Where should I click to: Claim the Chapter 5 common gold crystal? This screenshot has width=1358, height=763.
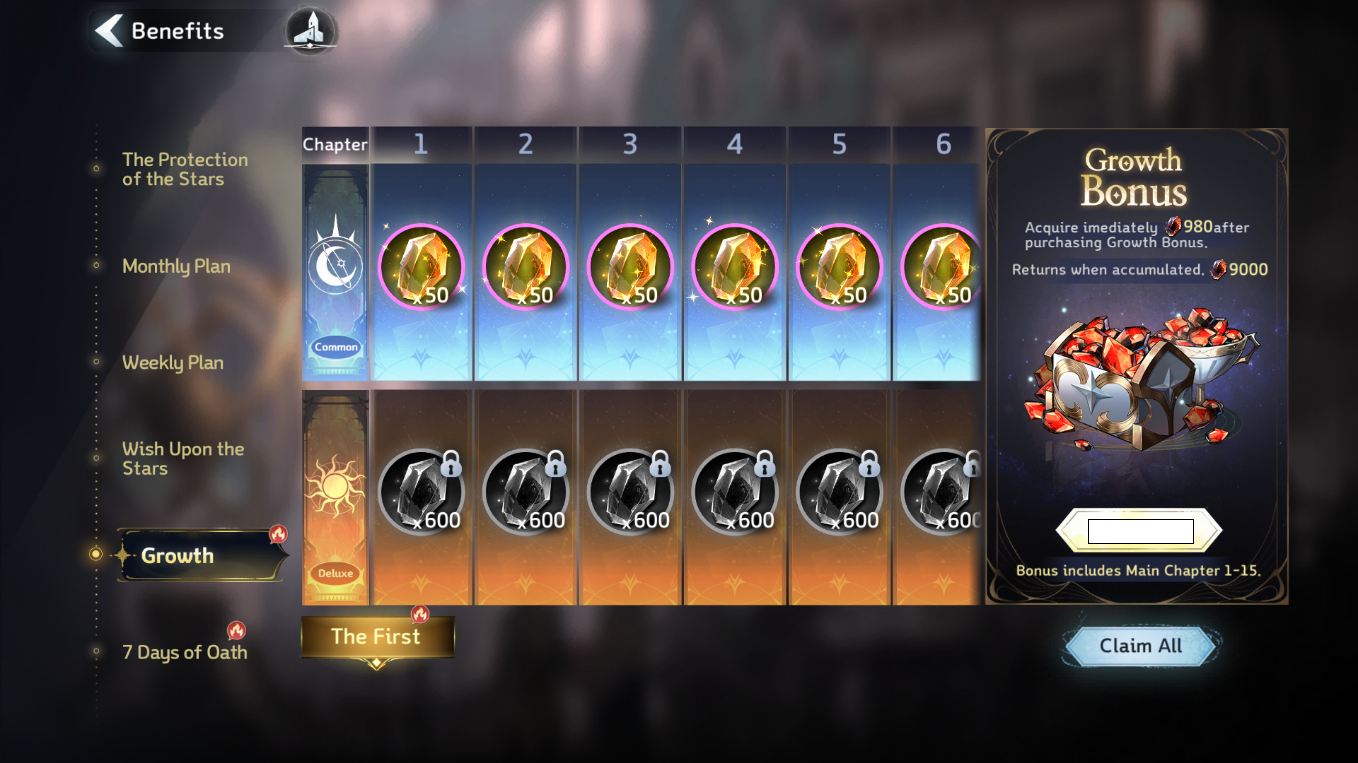click(839, 267)
